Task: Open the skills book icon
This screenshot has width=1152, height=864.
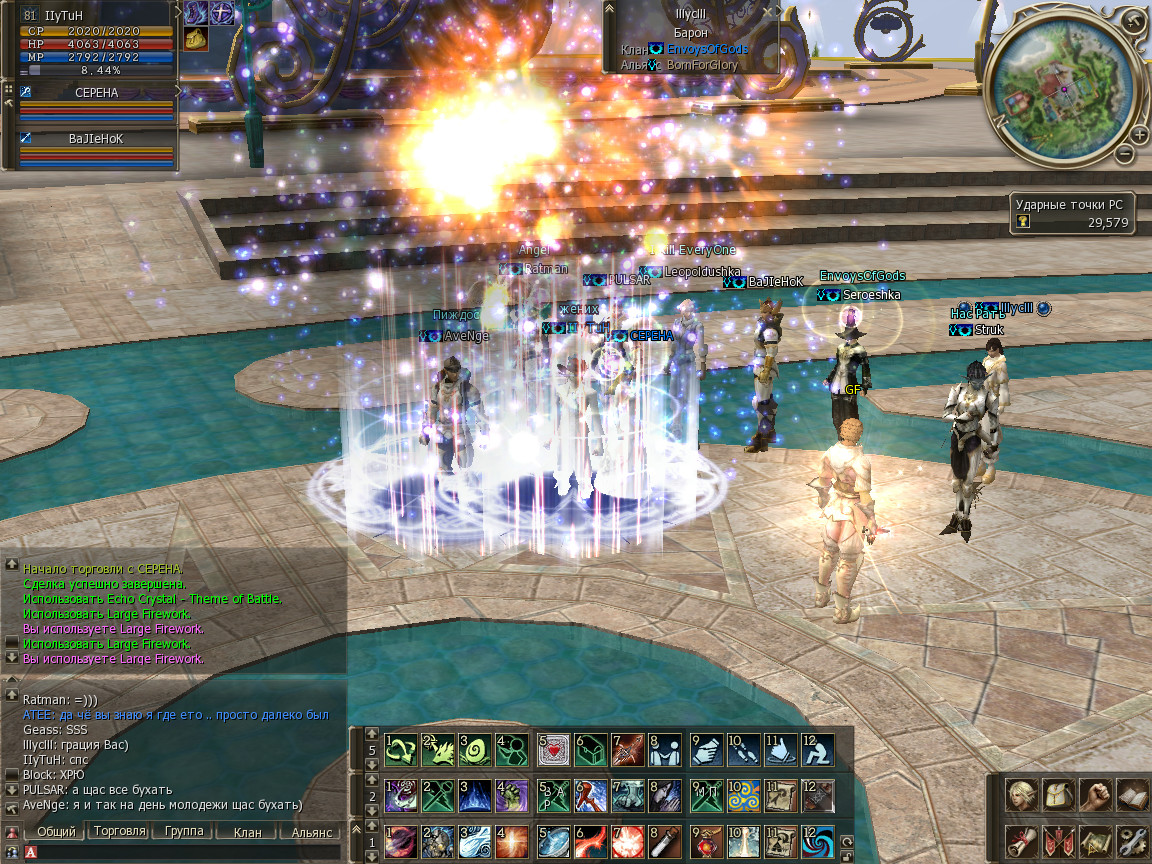Action: point(1131,796)
